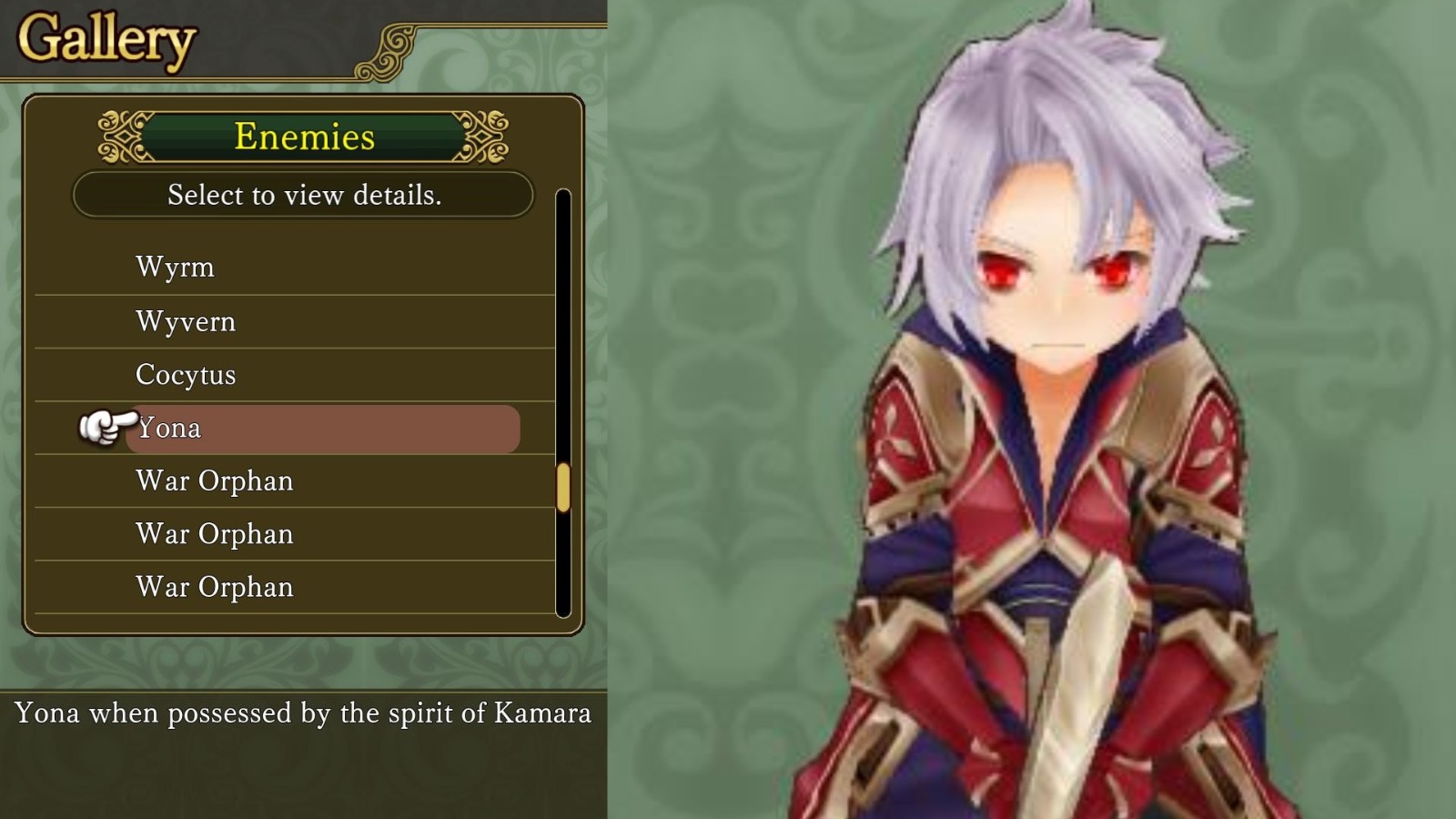Click the 'Select to view details' label
Viewport: 1456px width, 819px height.
tap(304, 195)
